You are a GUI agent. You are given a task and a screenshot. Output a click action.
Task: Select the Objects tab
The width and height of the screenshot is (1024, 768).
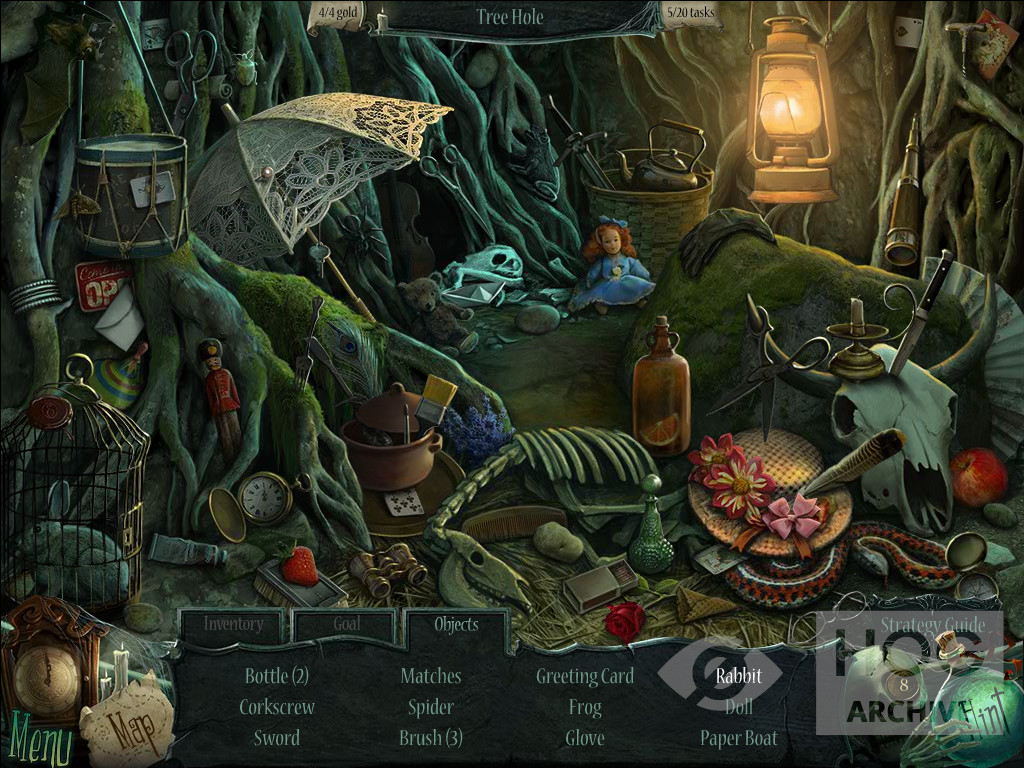456,625
